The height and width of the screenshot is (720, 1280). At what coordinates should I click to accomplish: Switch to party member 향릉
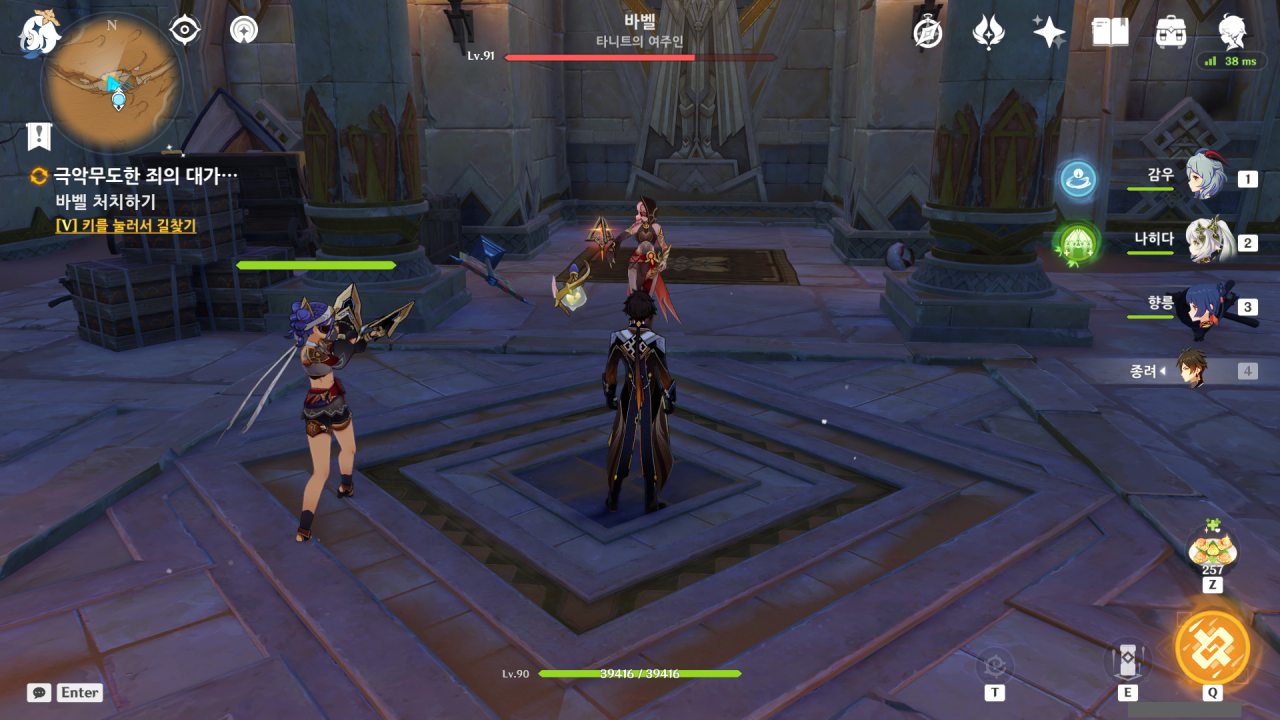click(1205, 306)
